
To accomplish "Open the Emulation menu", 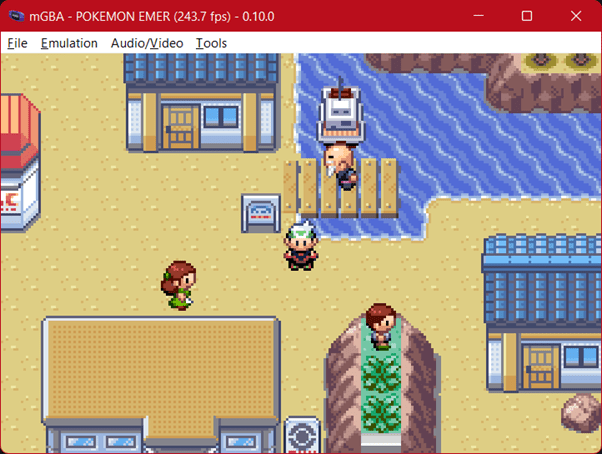I will click(69, 43).
